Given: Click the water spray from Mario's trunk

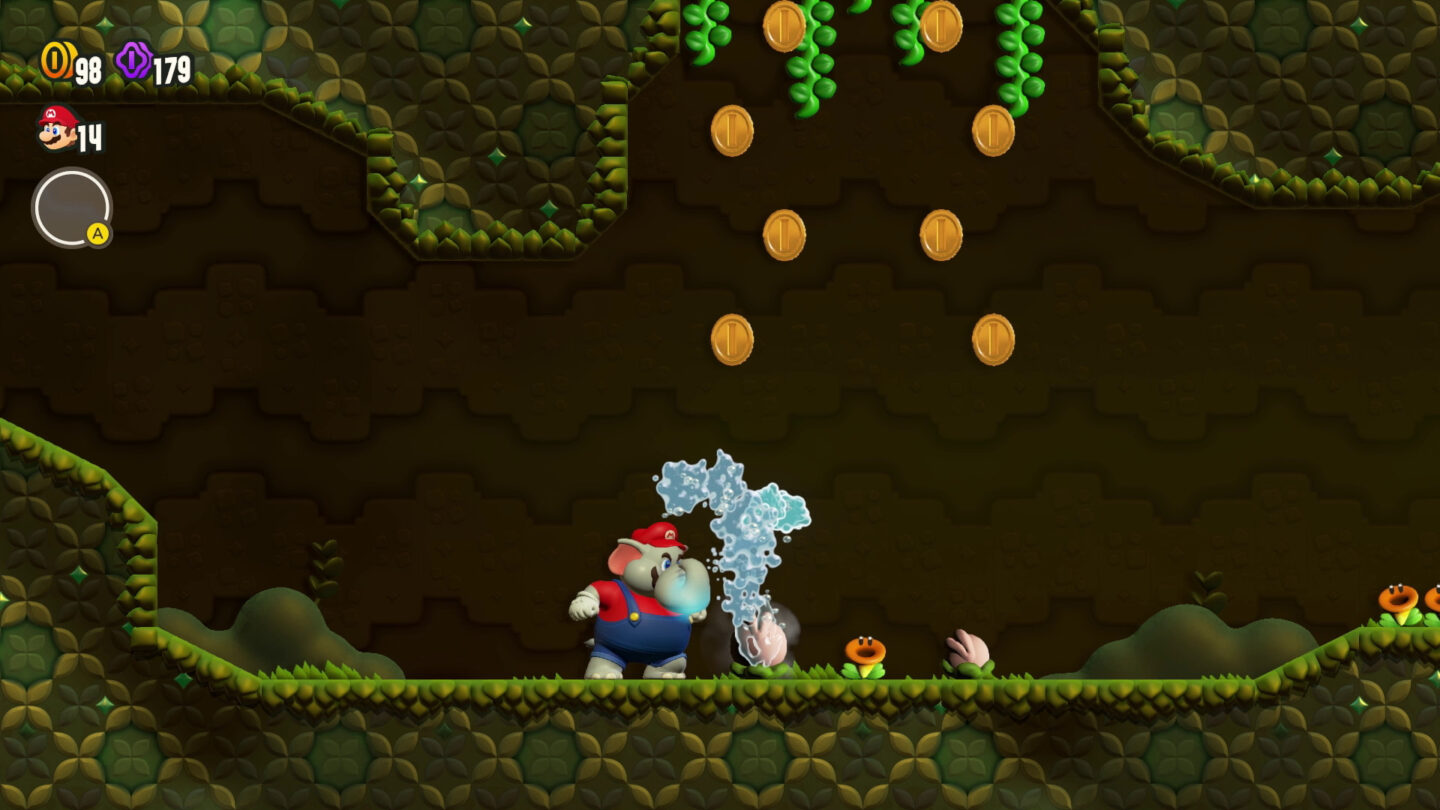Looking at the screenshot, I should coord(740,540).
